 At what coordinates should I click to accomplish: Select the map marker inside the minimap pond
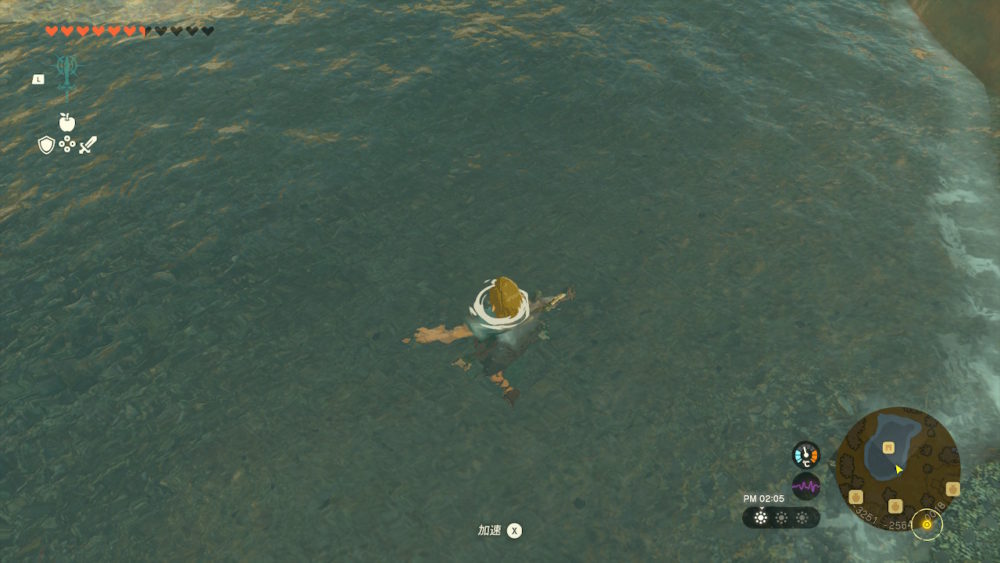click(x=887, y=448)
